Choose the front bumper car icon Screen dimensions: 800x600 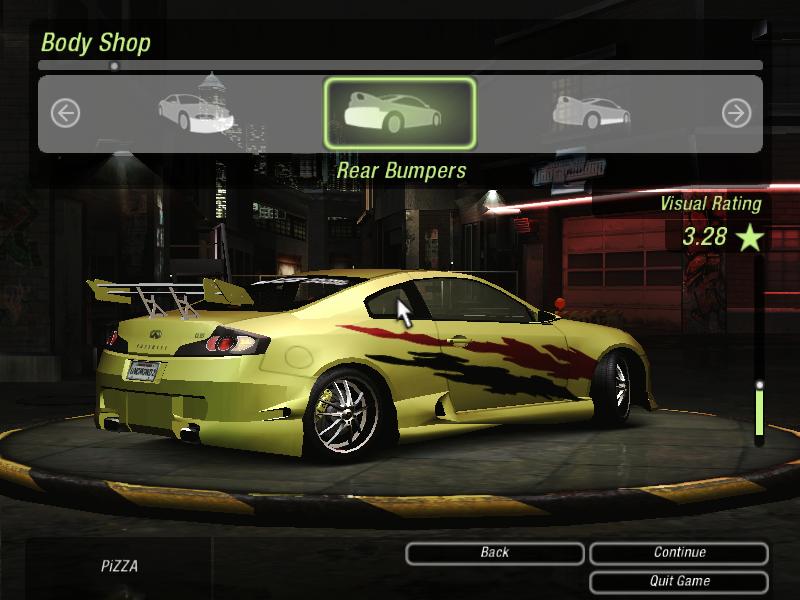point(195,113)
